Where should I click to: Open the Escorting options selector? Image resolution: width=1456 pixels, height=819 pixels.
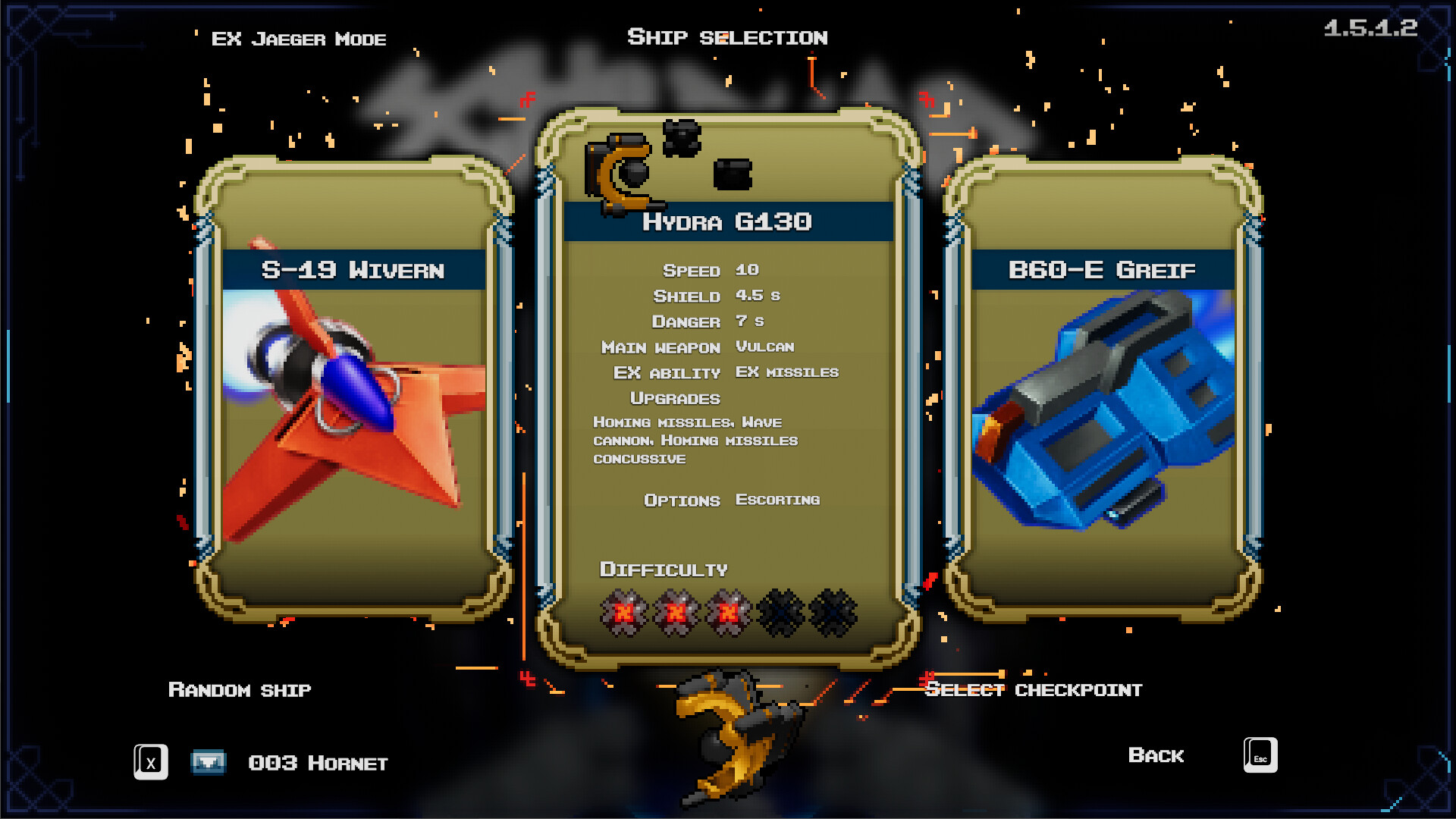click(x=777, y=500)
